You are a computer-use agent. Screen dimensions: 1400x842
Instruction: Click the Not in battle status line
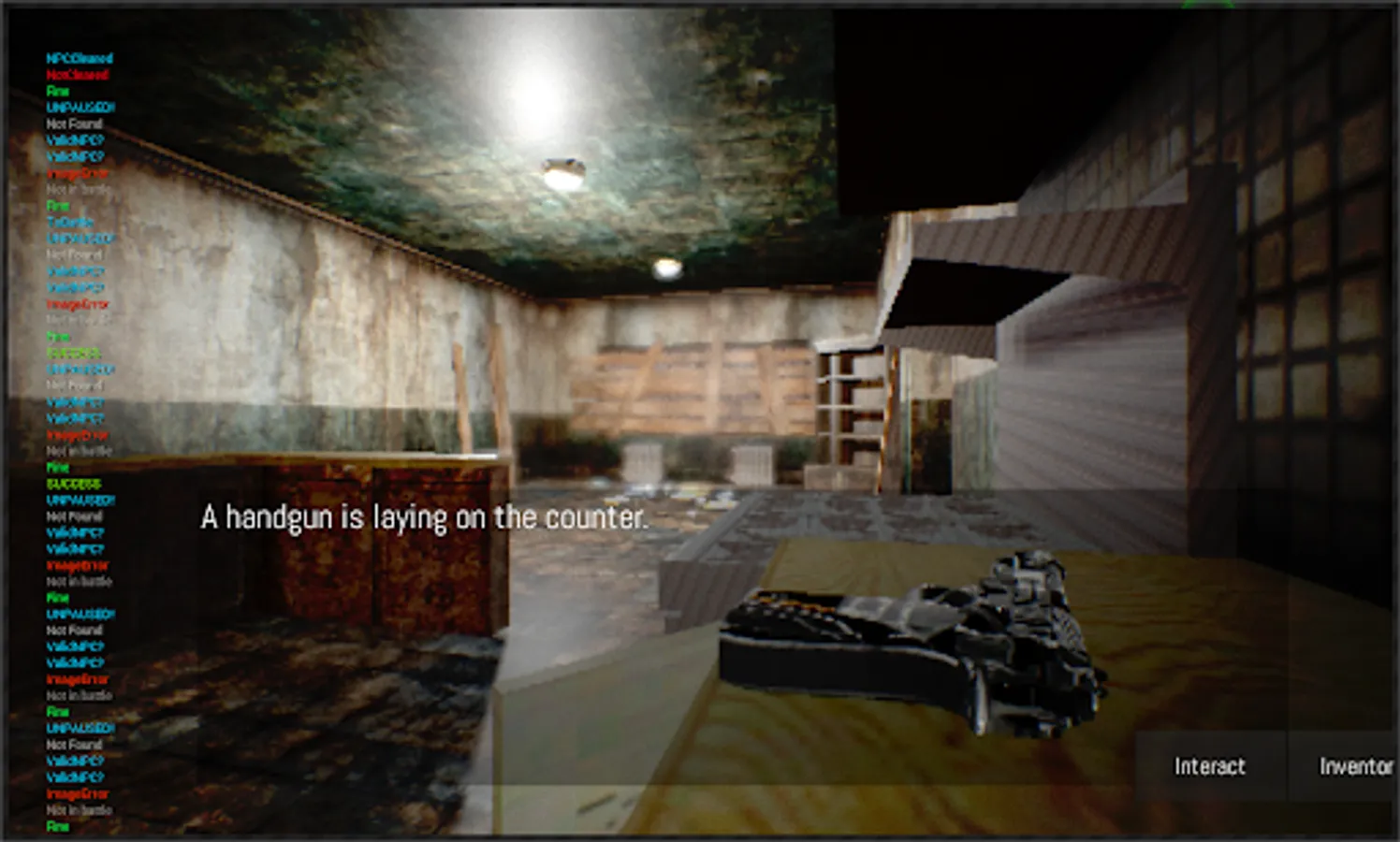[x=77, y=189]
